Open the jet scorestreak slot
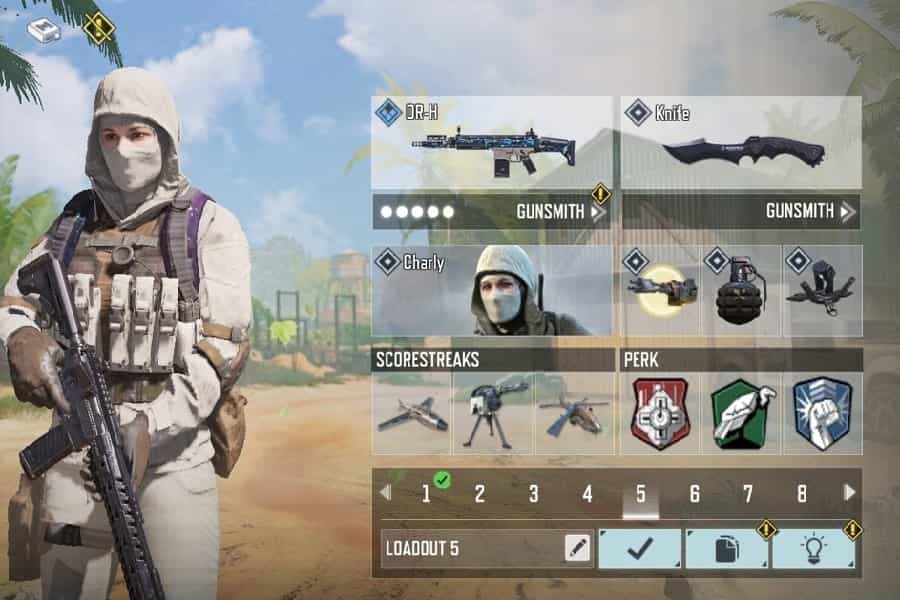 tap(412, 413)
